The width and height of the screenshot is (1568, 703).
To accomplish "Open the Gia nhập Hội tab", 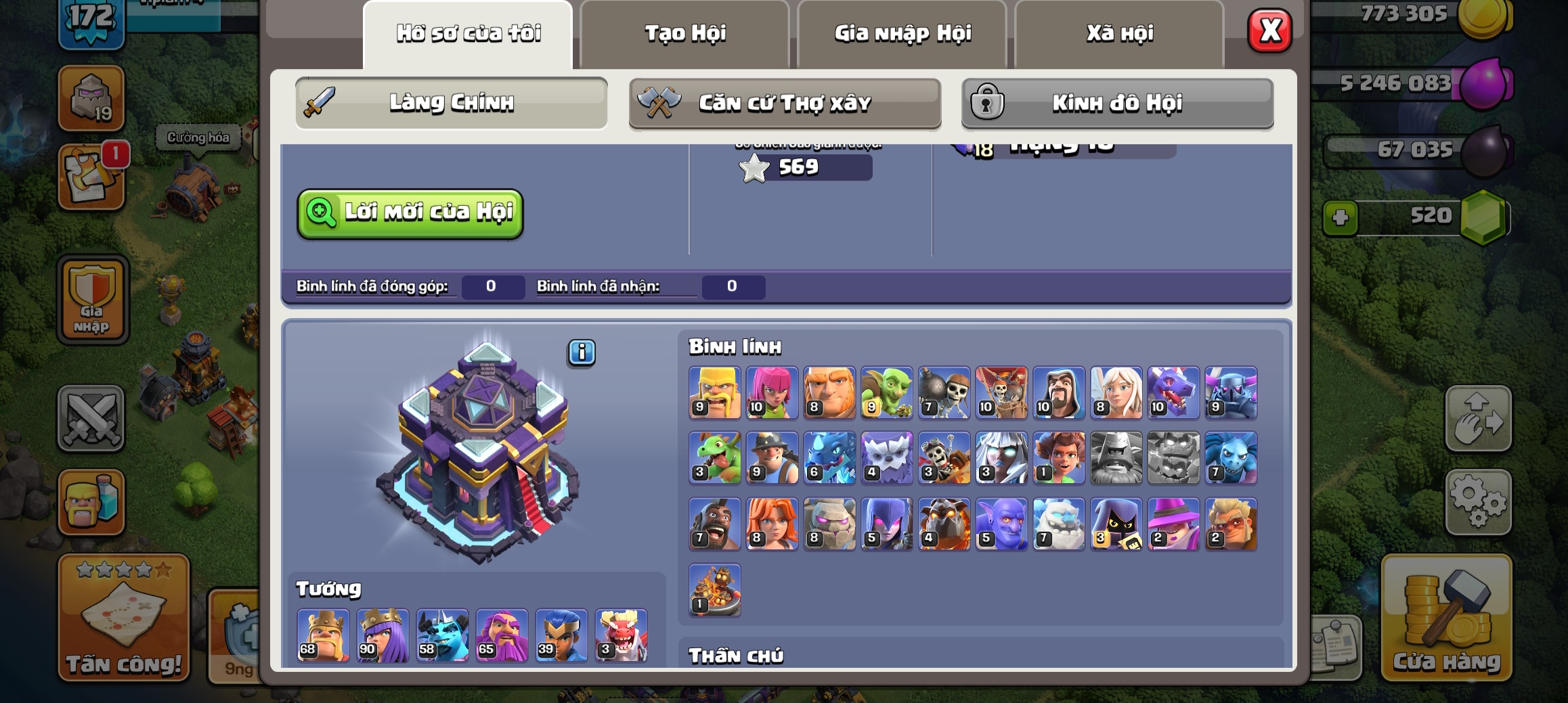I will [902, 33].
